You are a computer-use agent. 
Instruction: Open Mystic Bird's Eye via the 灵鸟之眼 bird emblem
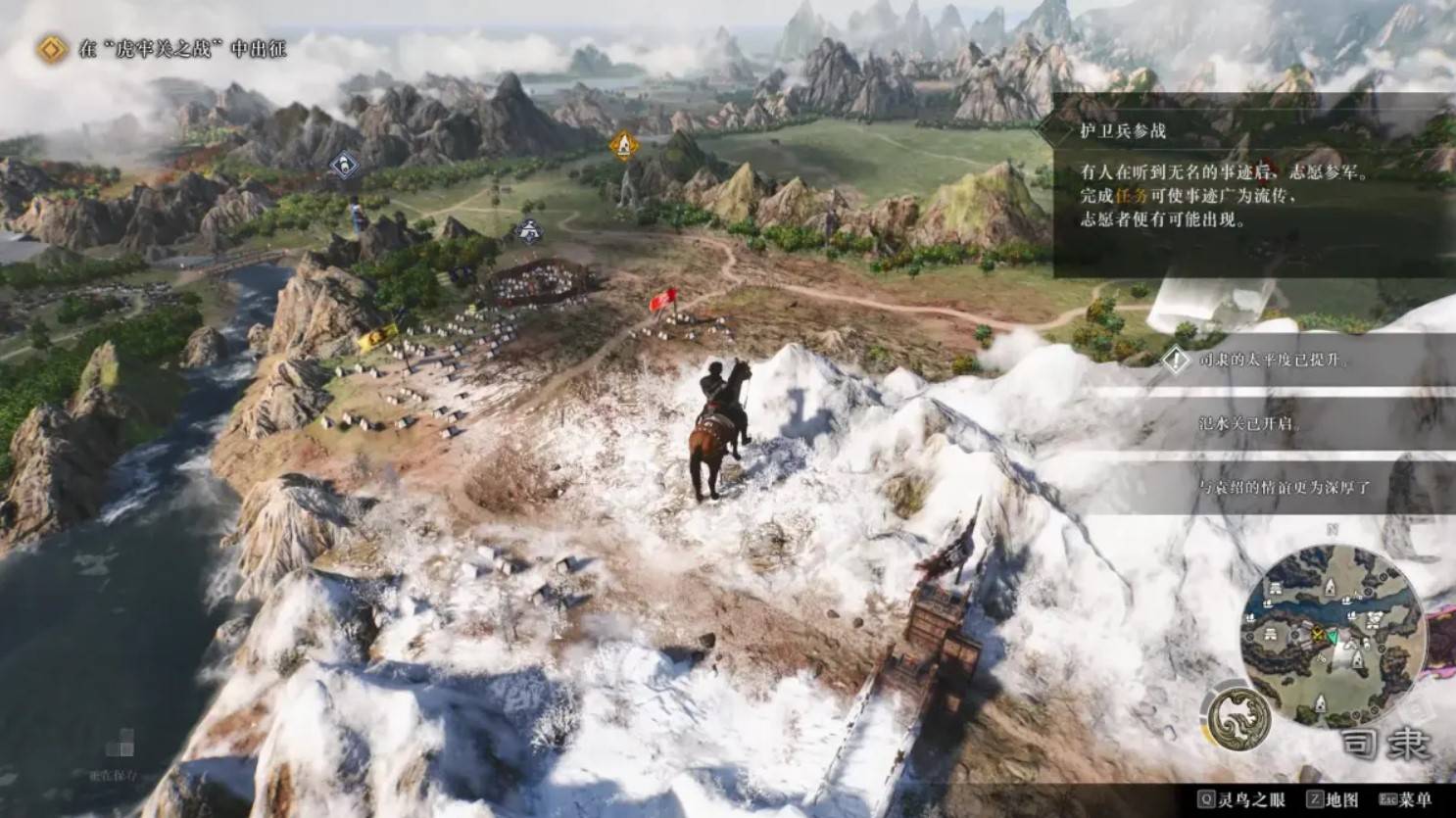click(1238, 718)
